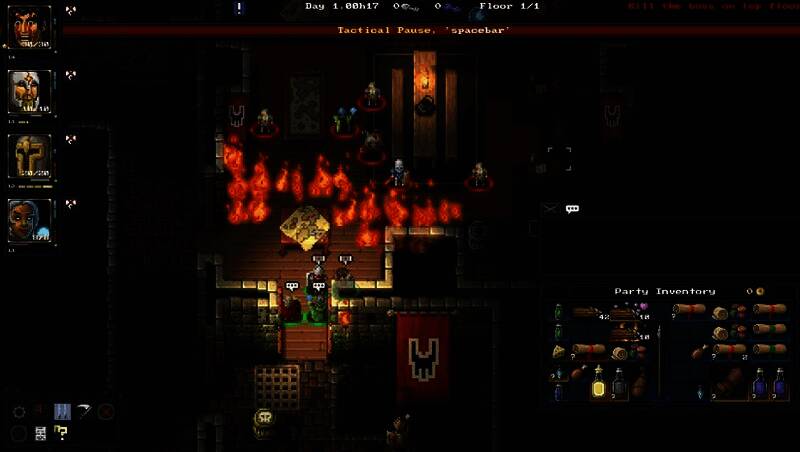800x452 pixels.
Task: Select the red-faced hero portrait
Action: (30, 27)
